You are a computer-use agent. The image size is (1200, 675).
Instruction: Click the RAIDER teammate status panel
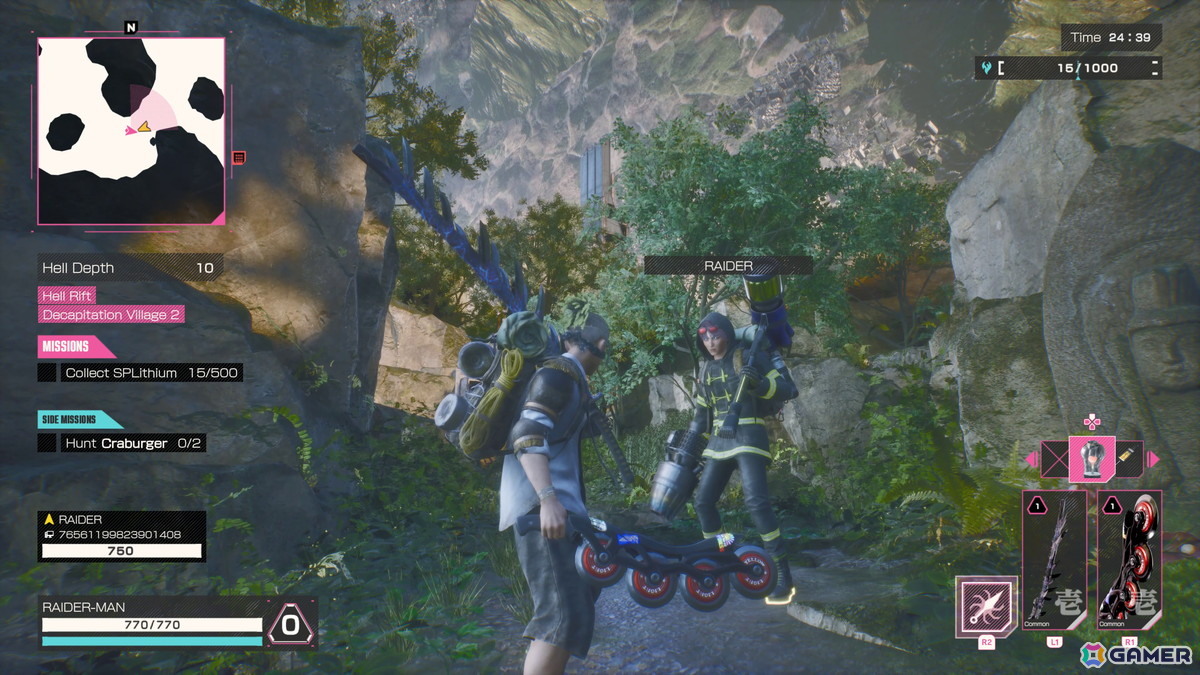coord(122,536)
